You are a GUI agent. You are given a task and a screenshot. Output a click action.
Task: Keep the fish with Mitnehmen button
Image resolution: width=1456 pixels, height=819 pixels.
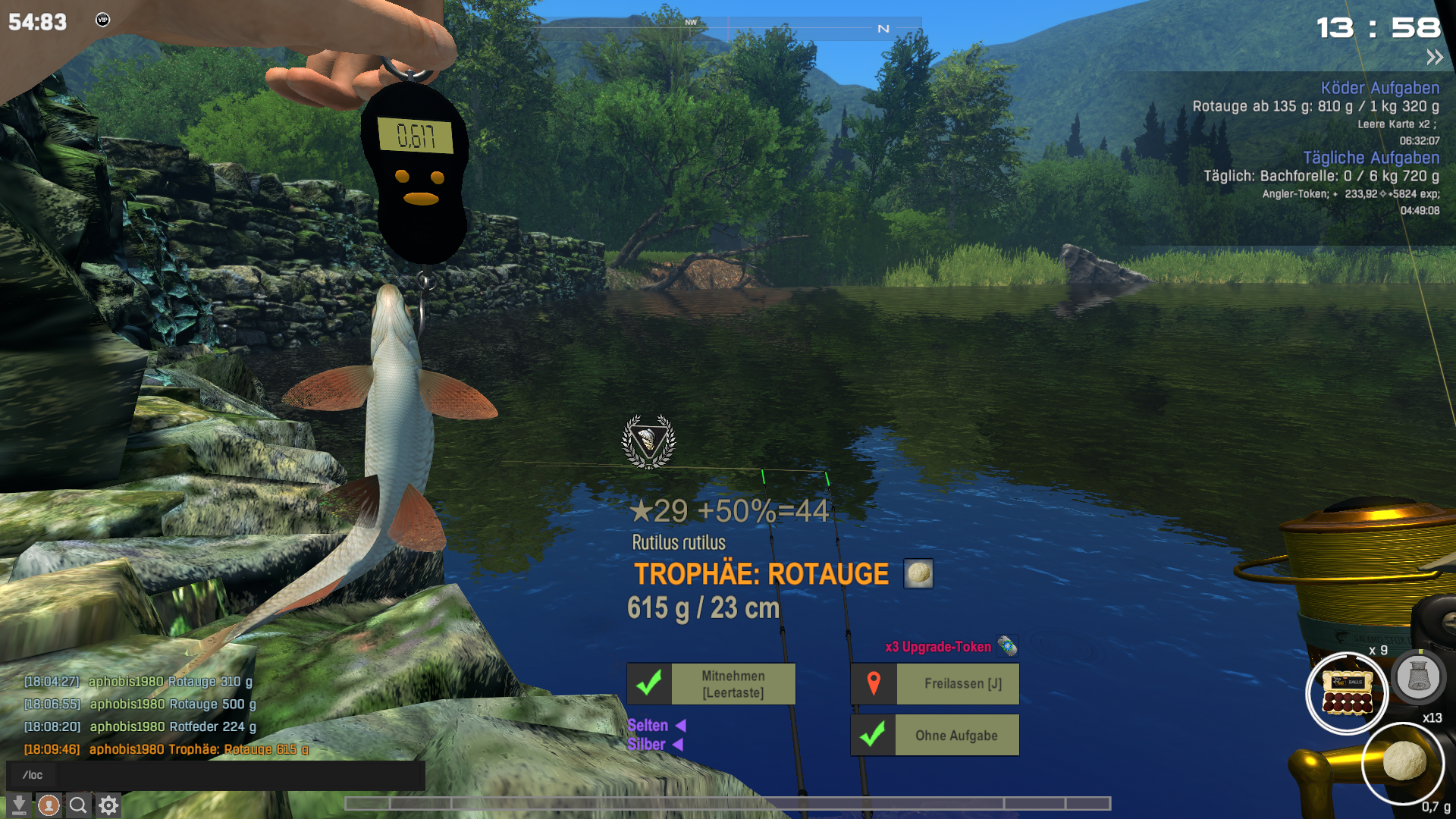[711, 684]
